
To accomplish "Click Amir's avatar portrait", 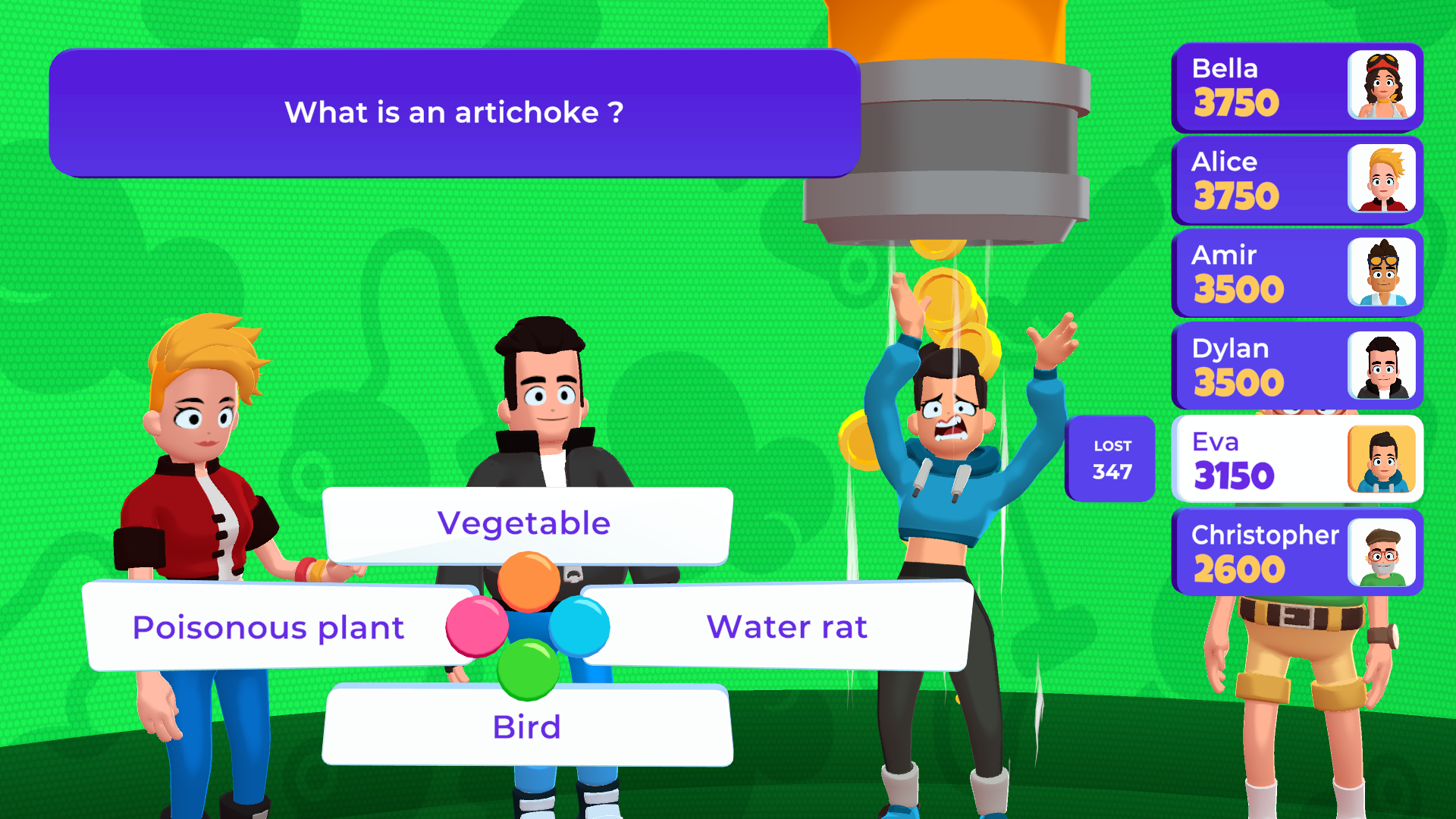I will [1382, 273].
